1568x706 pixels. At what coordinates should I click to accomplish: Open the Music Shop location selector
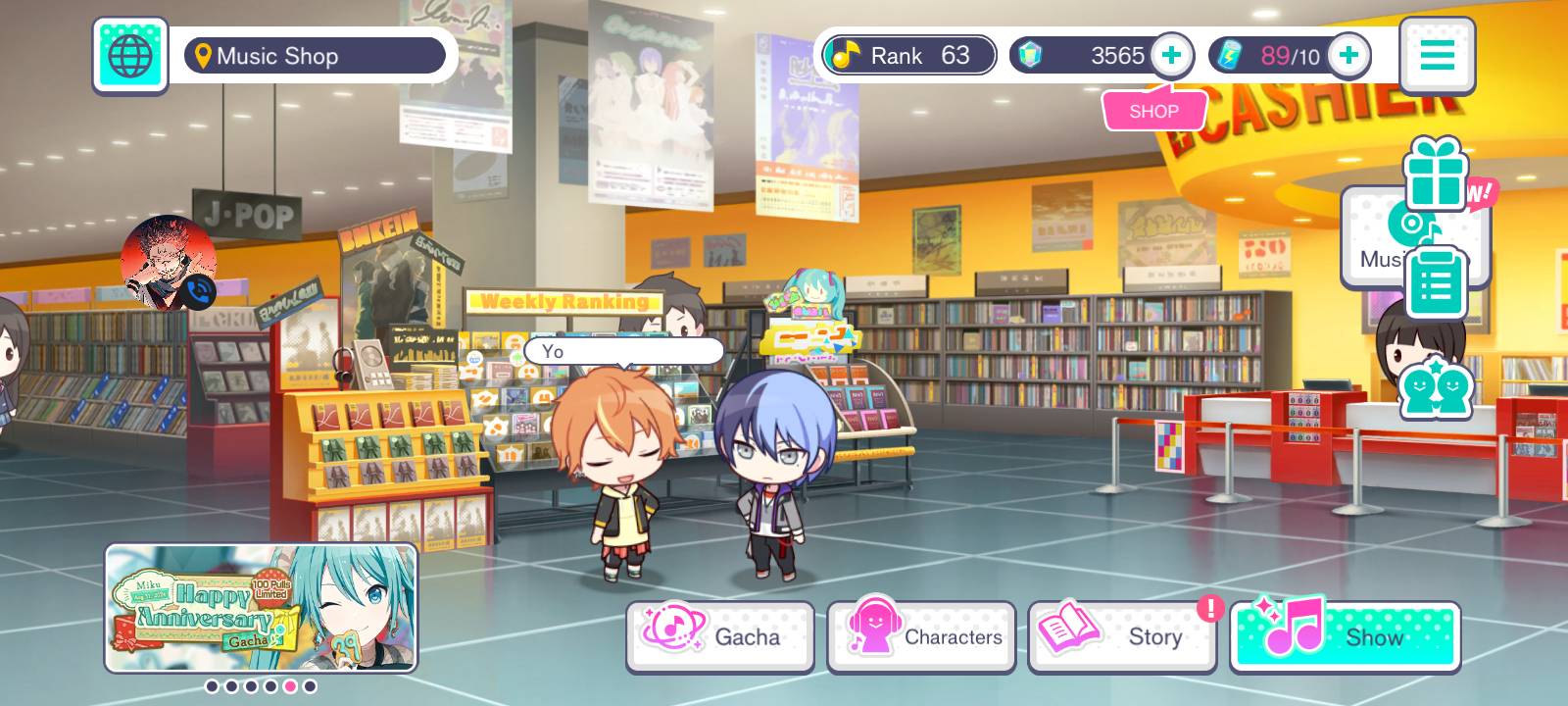point(315,56)
